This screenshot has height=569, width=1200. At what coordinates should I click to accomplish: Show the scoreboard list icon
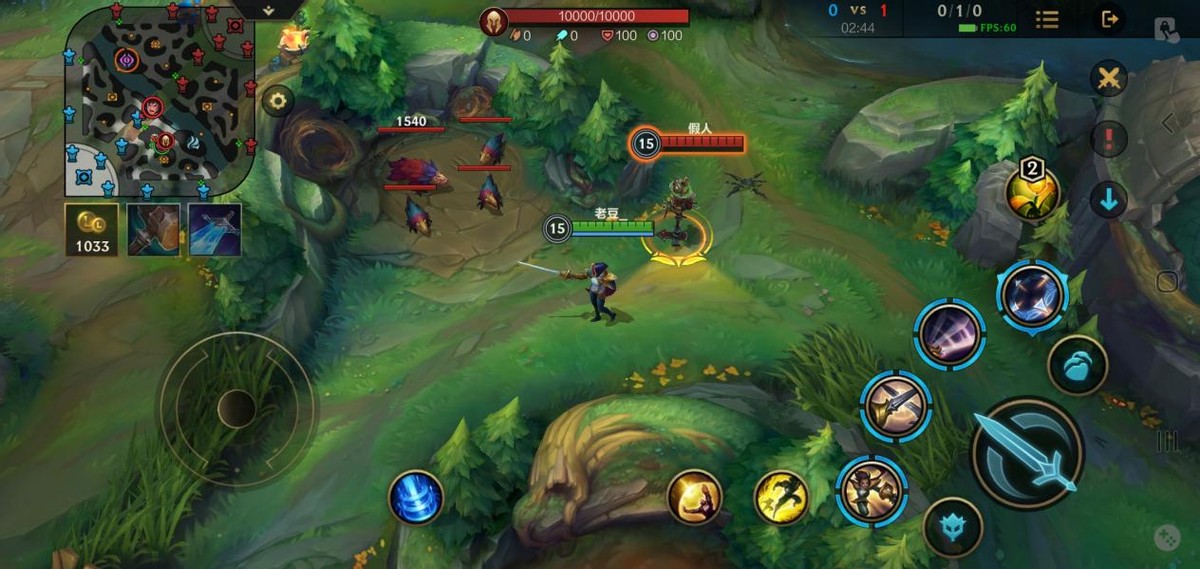click(x=1047, y=19)
